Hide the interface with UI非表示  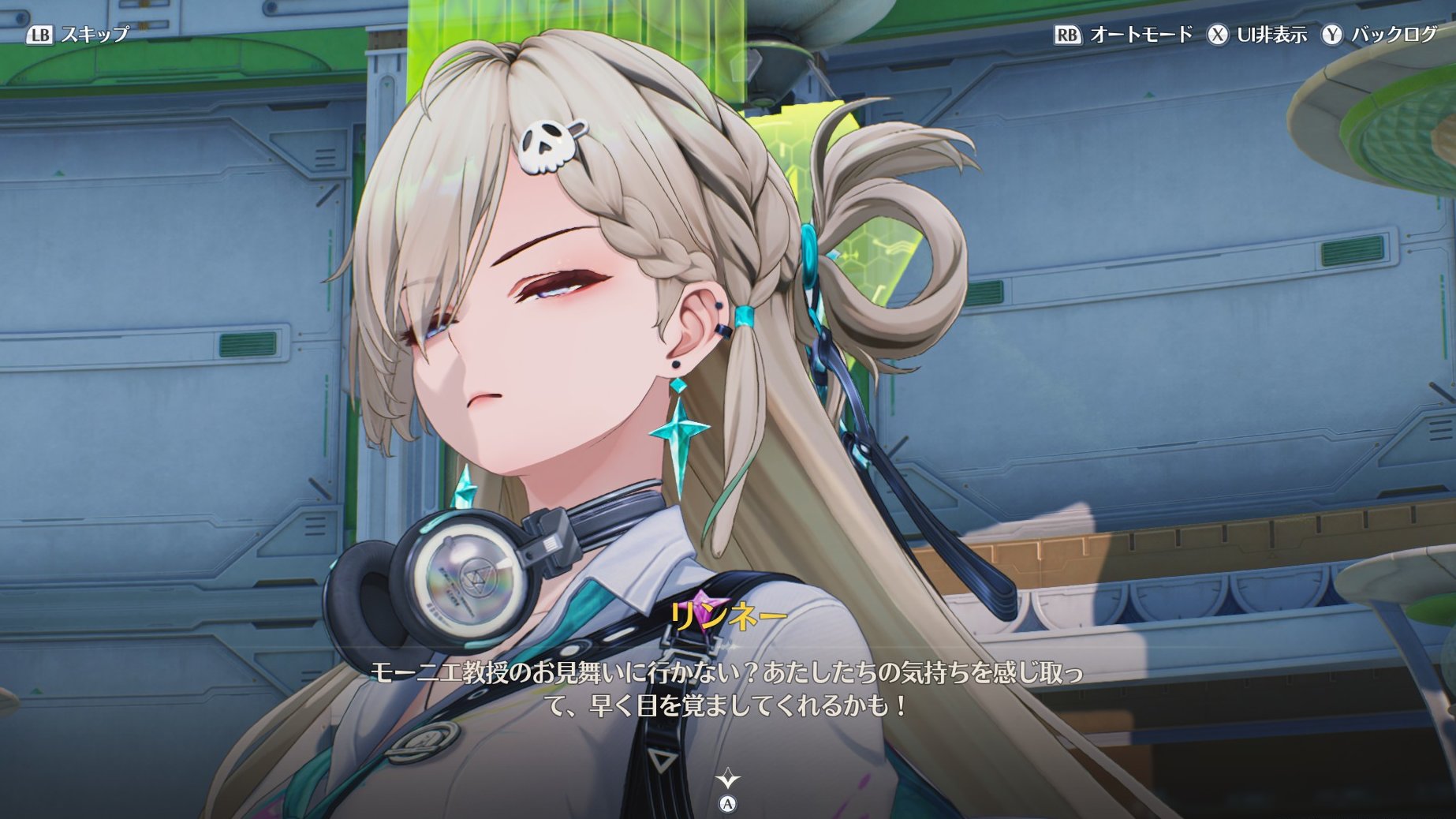[x=1256, y=35]
